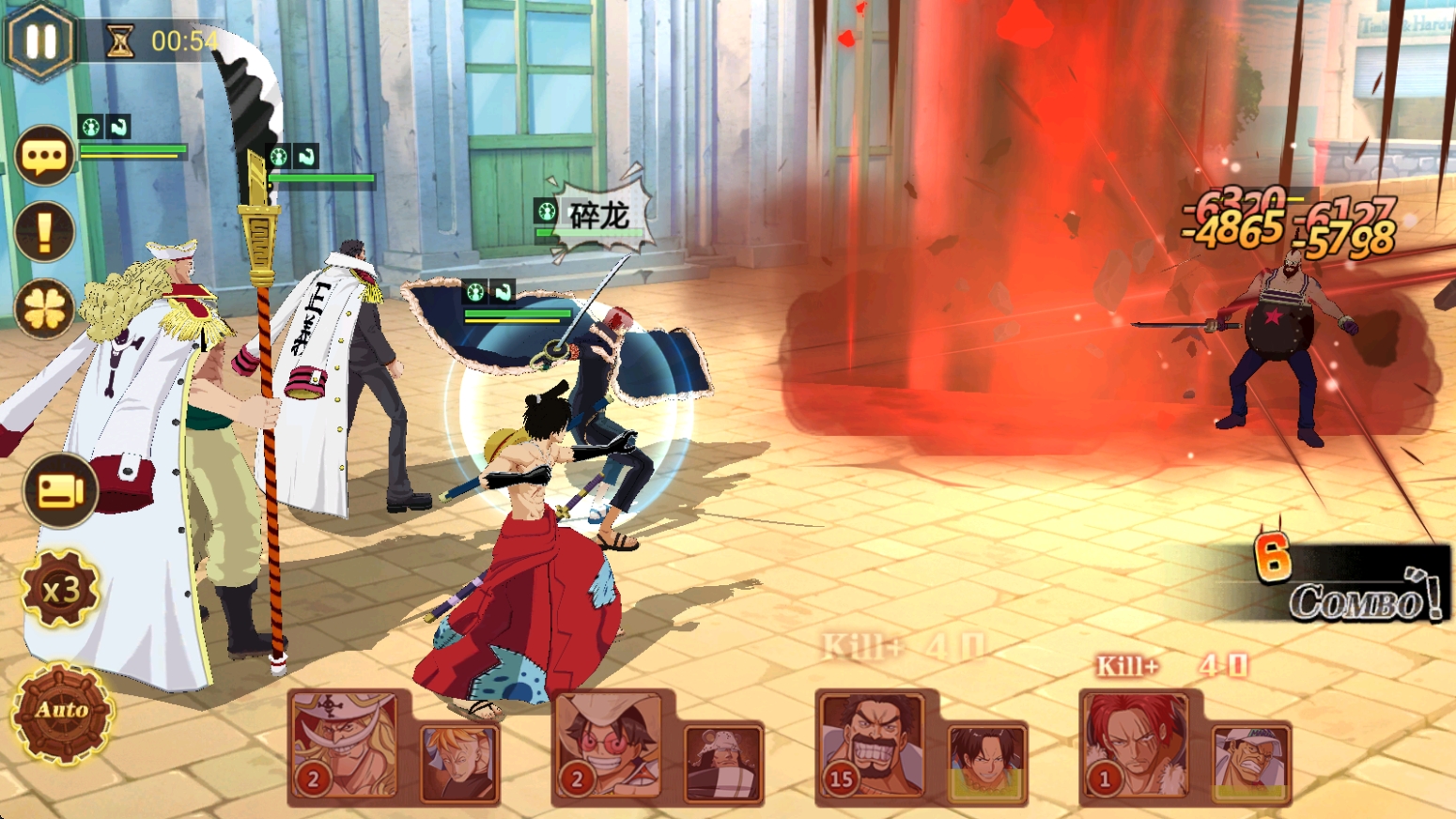This screenshot has width=1456, height=819.
Task: Select the white-capped marine support portrait
Action: click(x=1249, y=764)
